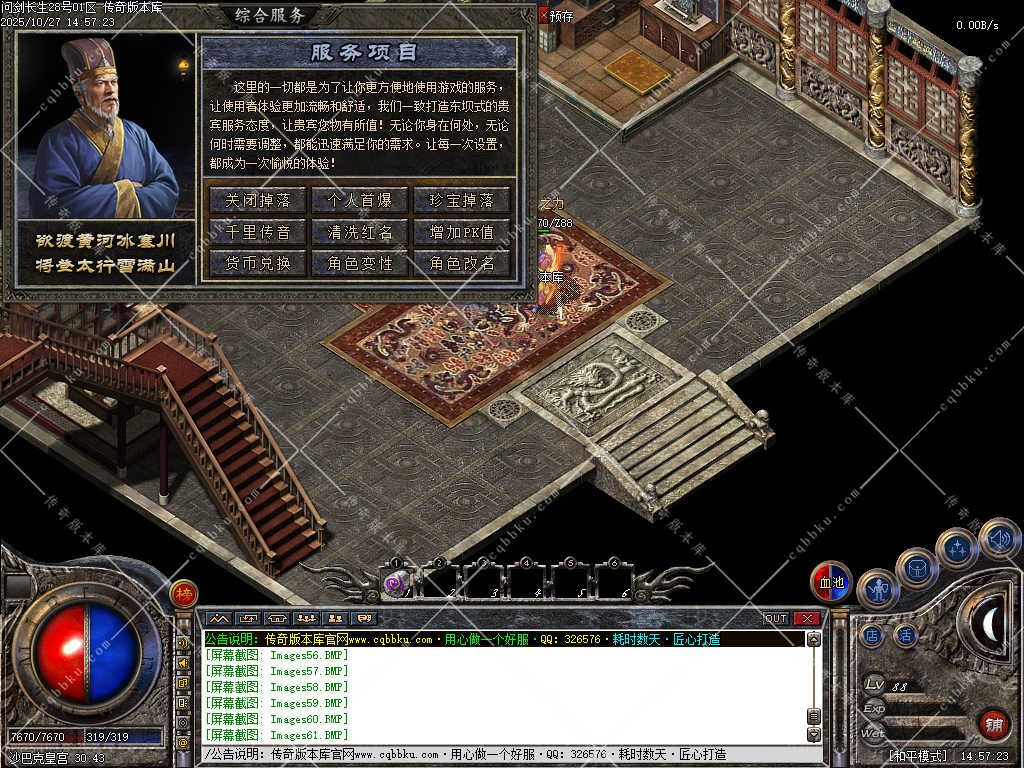
Task: Click the 活 activity button
Action: pos(905,634)
